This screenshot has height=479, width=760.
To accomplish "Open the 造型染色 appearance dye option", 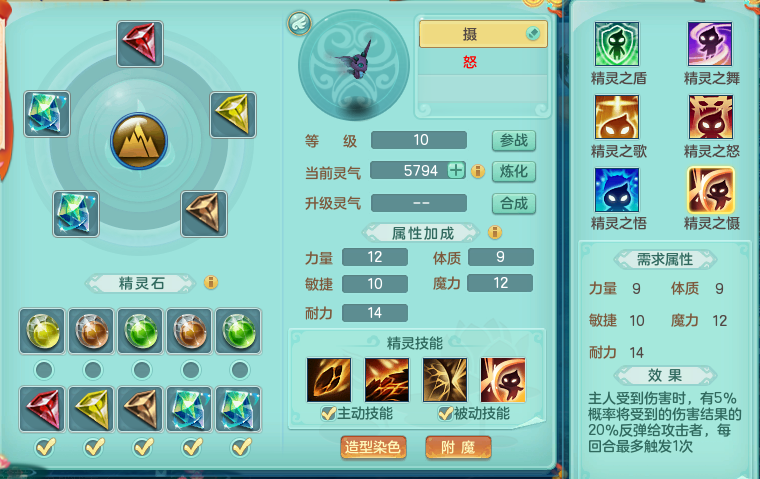I will 373,447.
